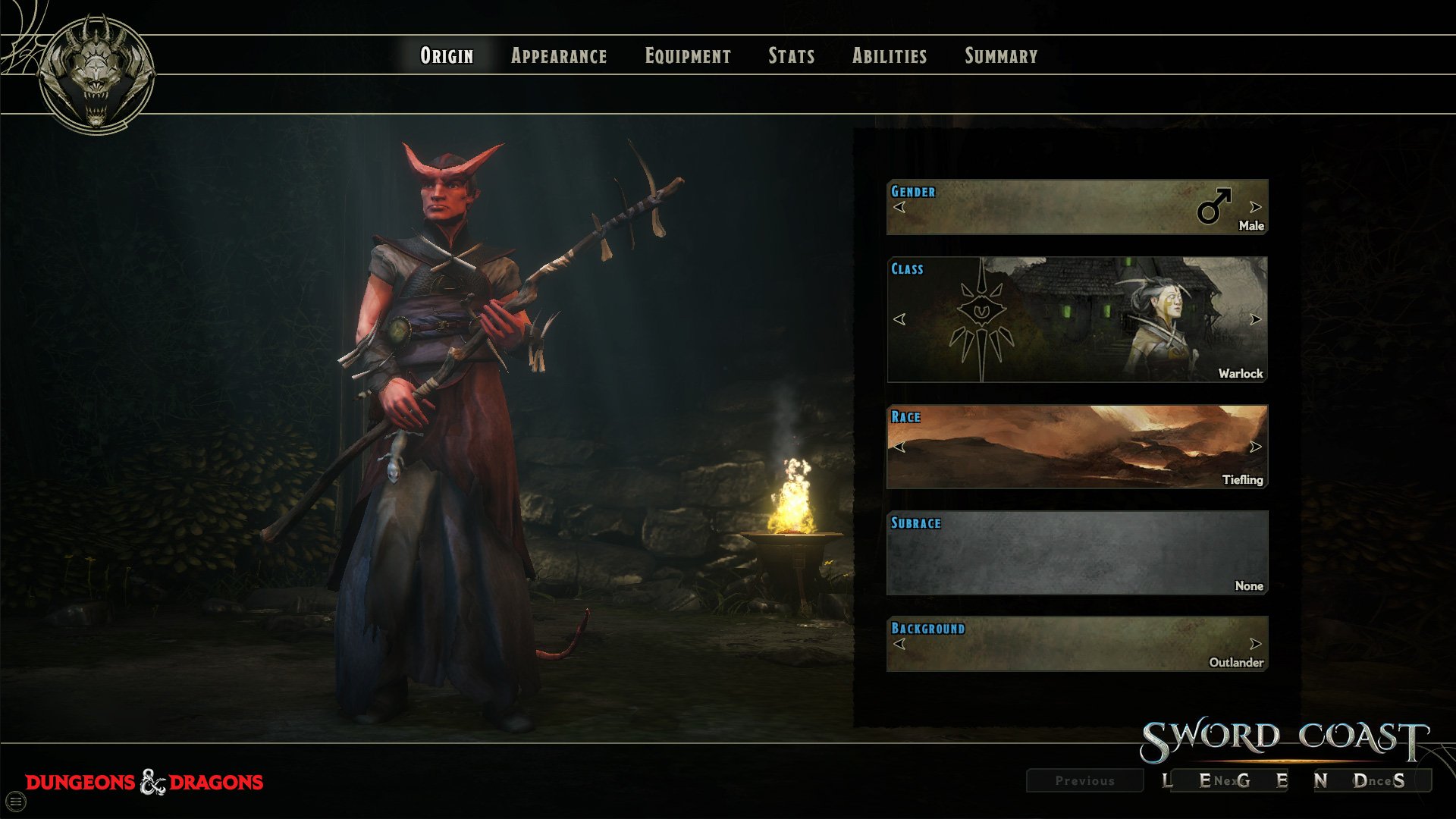The width and height of the screenshot is (1456, 819).
Task: Open the Summary tab
Action: click(x=1001, y=56)
